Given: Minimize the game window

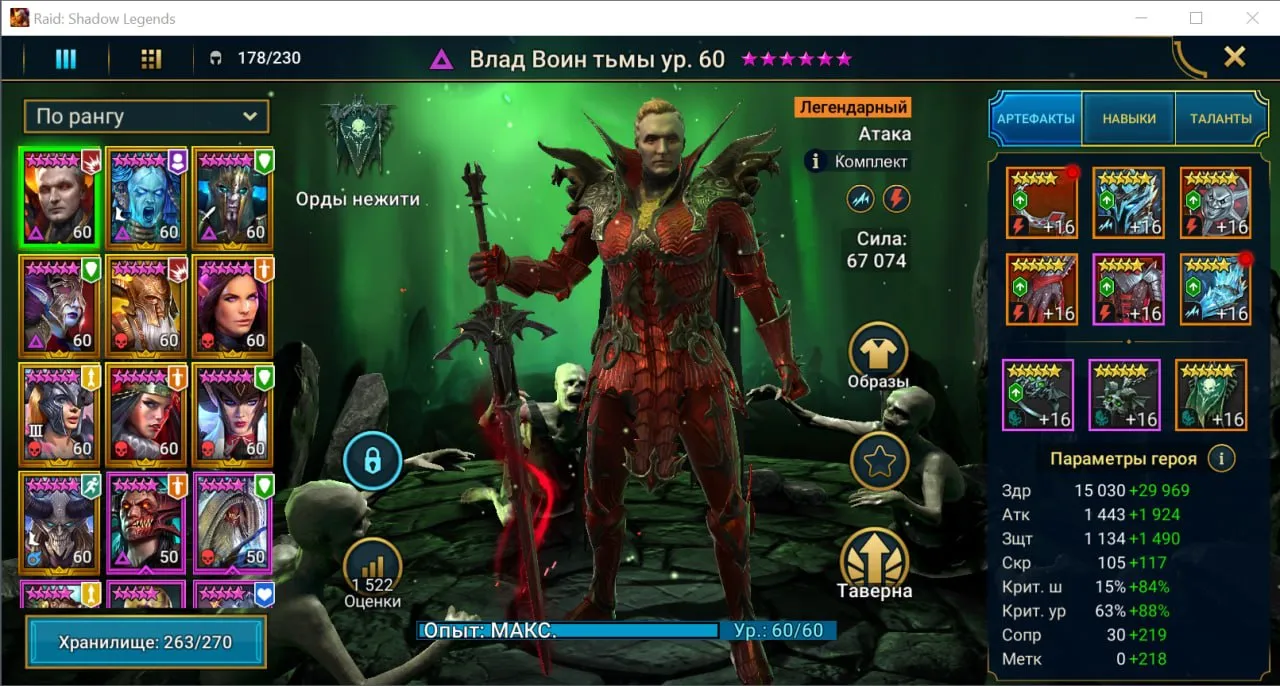Looking at the screenshot, I should (x=1141, y=18).
